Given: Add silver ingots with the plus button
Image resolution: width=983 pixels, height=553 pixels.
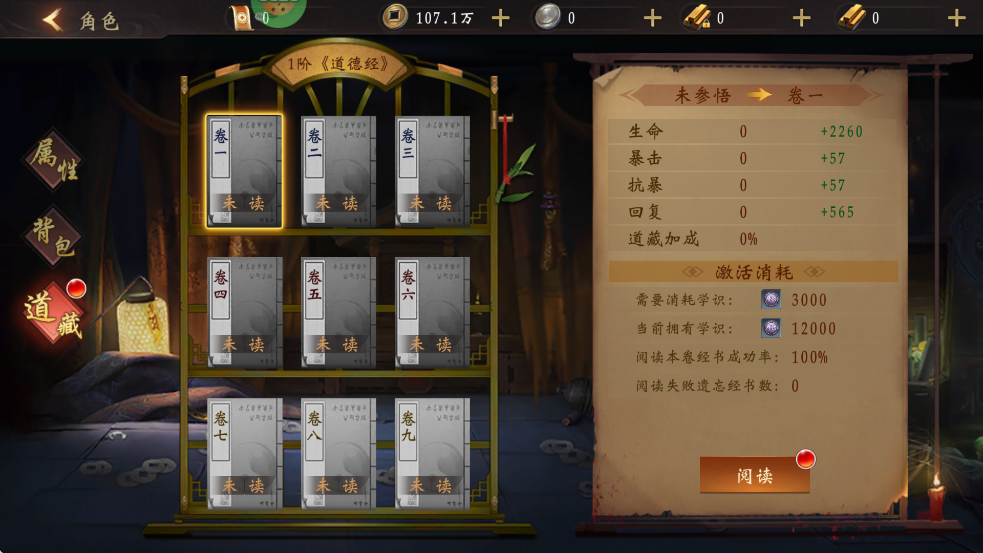Looking at the screenshot, I should [652, 18].
